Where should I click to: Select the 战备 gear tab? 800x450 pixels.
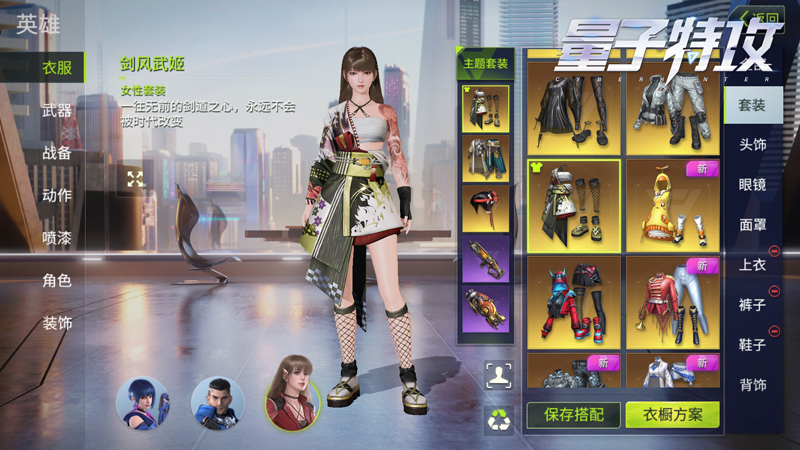[x=56, y=153]
